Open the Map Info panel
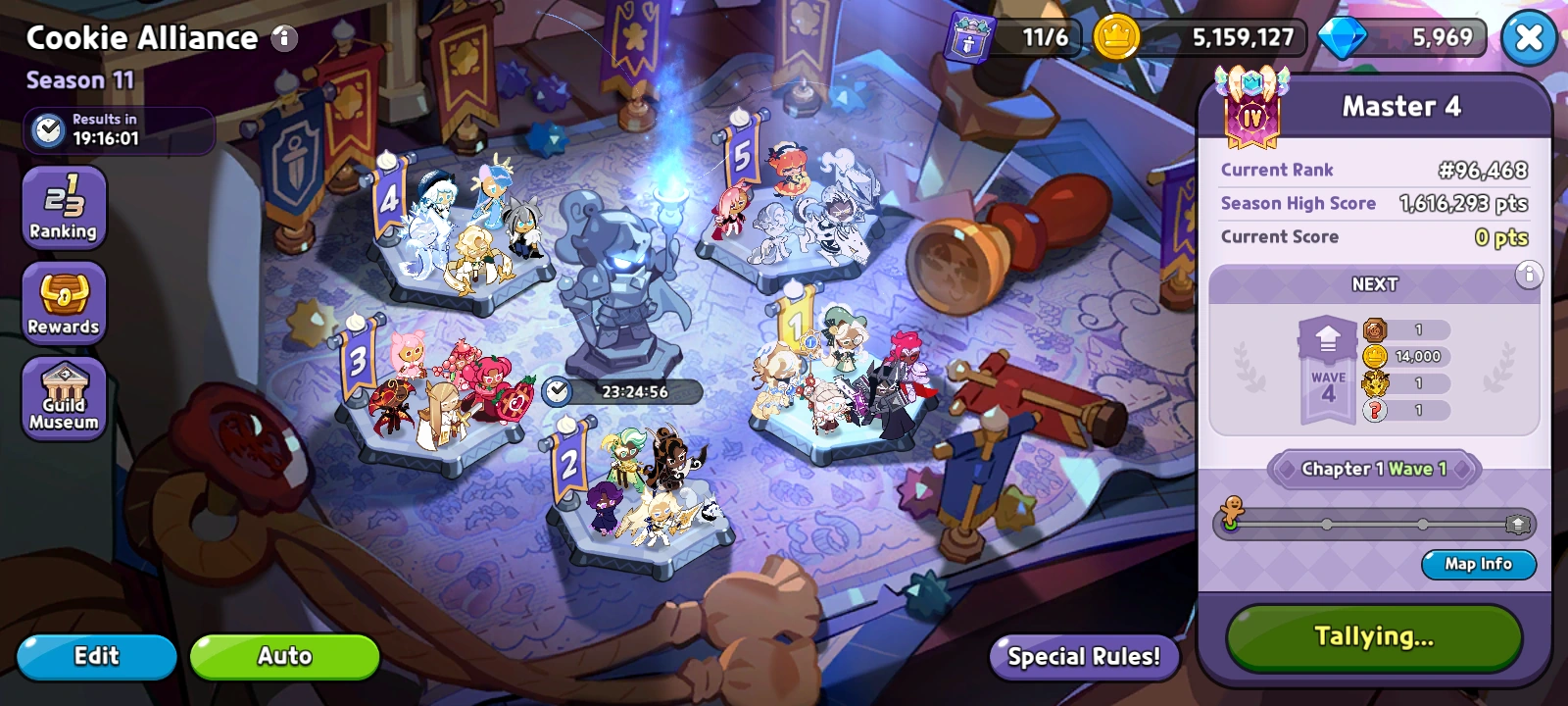 click(1478, 565)
